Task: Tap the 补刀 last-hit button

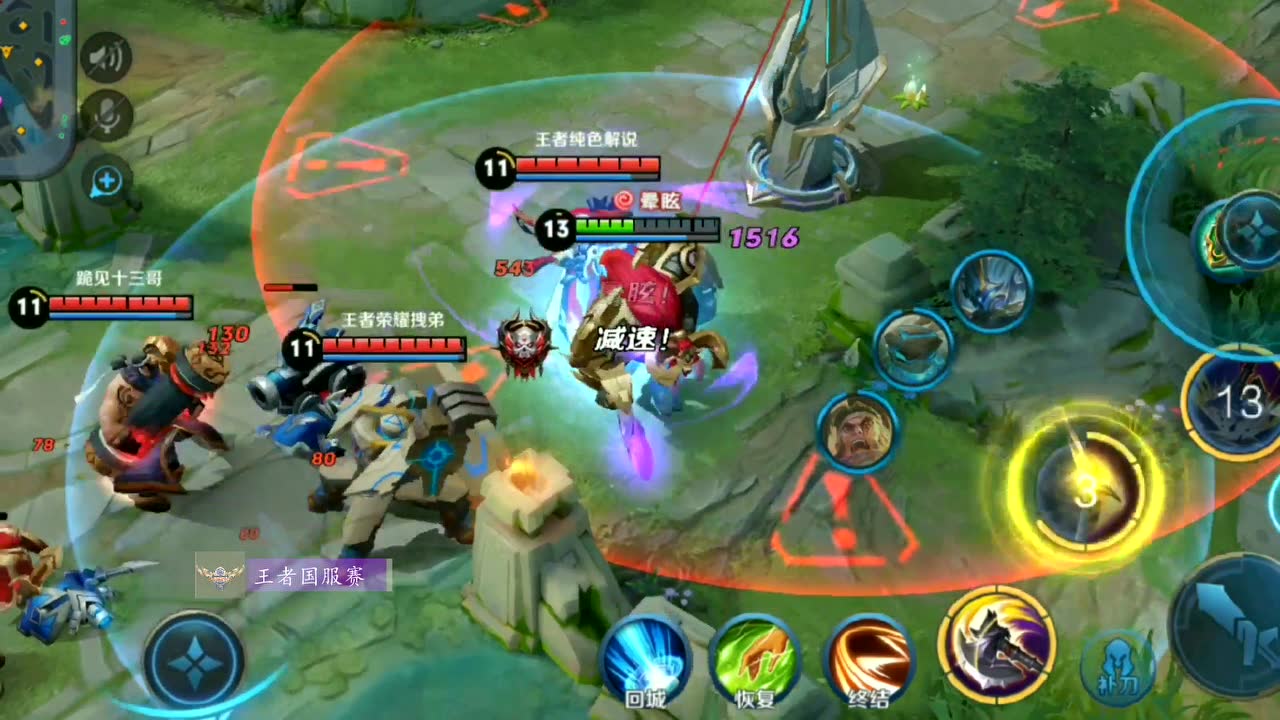Action: click(1117, 667)
